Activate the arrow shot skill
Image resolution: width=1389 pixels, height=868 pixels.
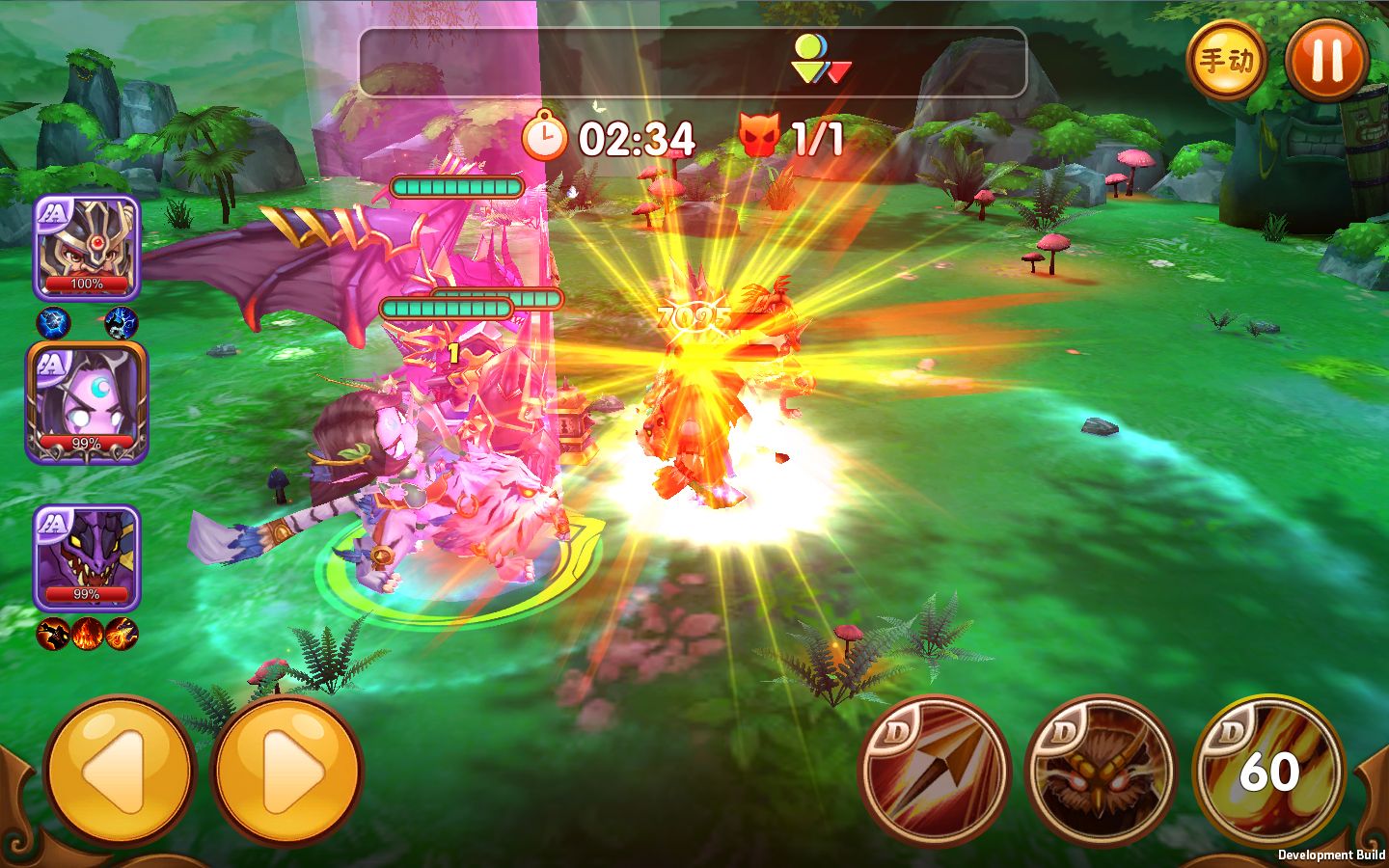point(934,772)
